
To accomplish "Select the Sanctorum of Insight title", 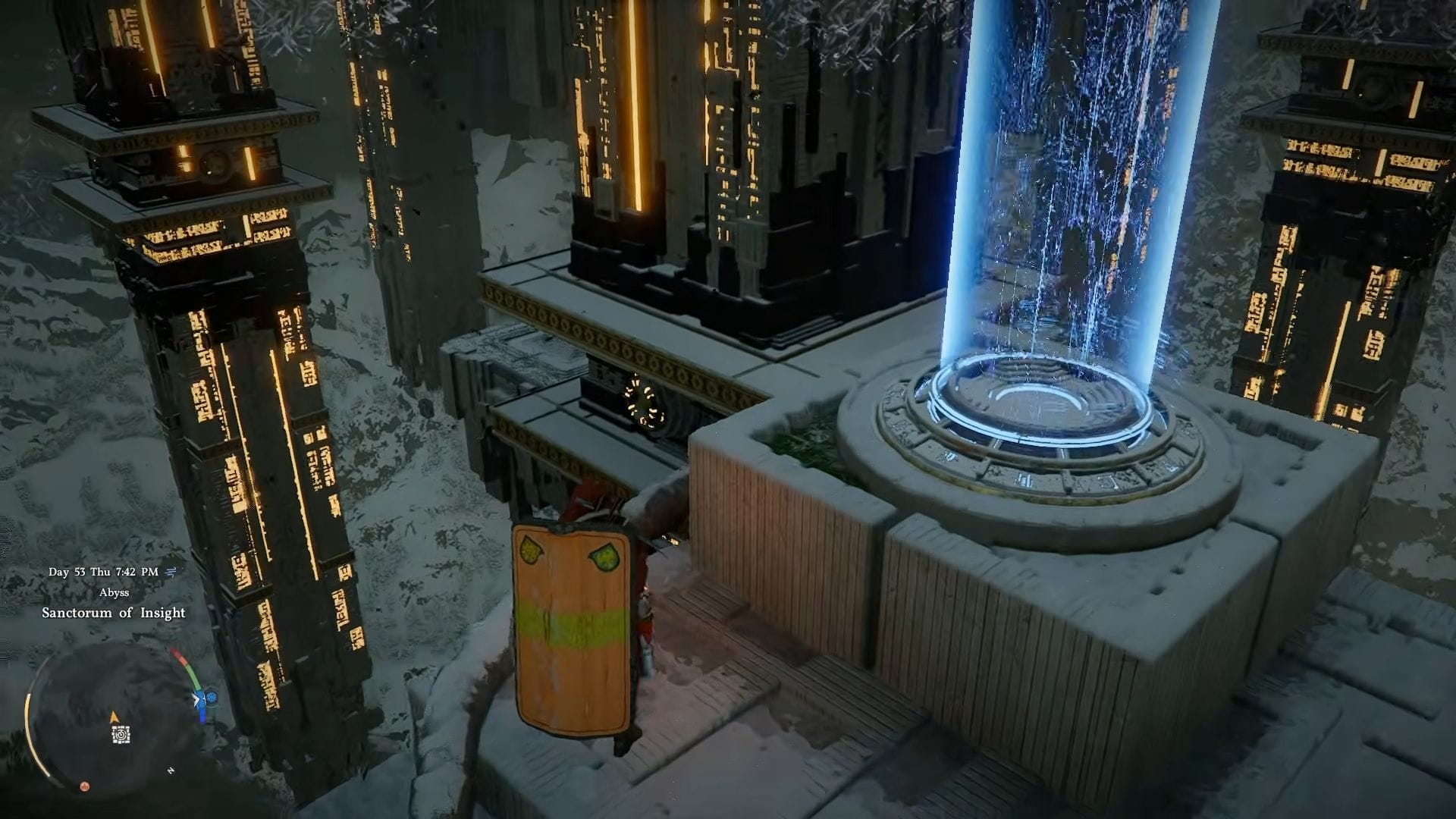I will (115, 613).
